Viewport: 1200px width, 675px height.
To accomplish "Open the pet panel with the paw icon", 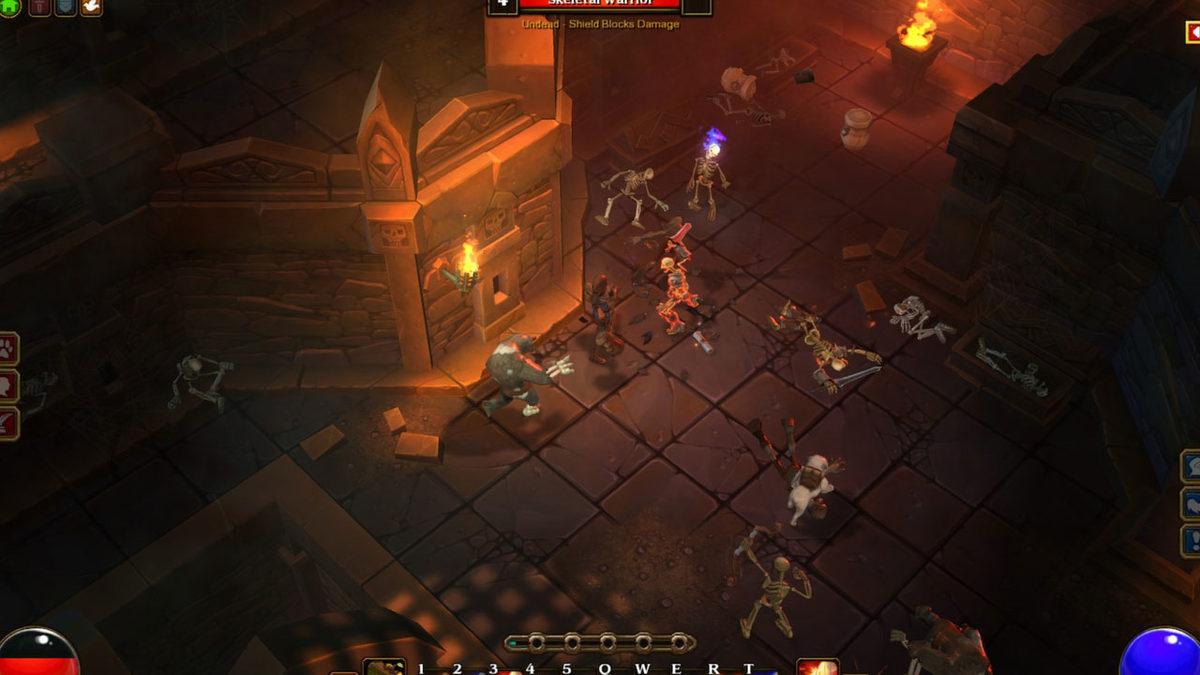I will tap(7, 350).
